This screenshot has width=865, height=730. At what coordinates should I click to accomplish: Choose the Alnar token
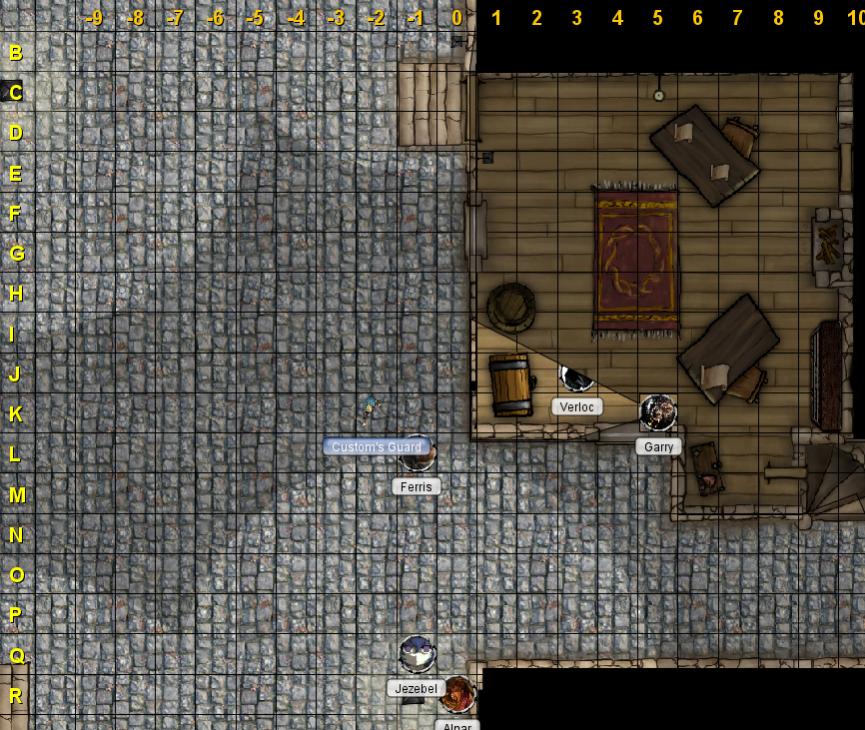[x=458, y=694]
